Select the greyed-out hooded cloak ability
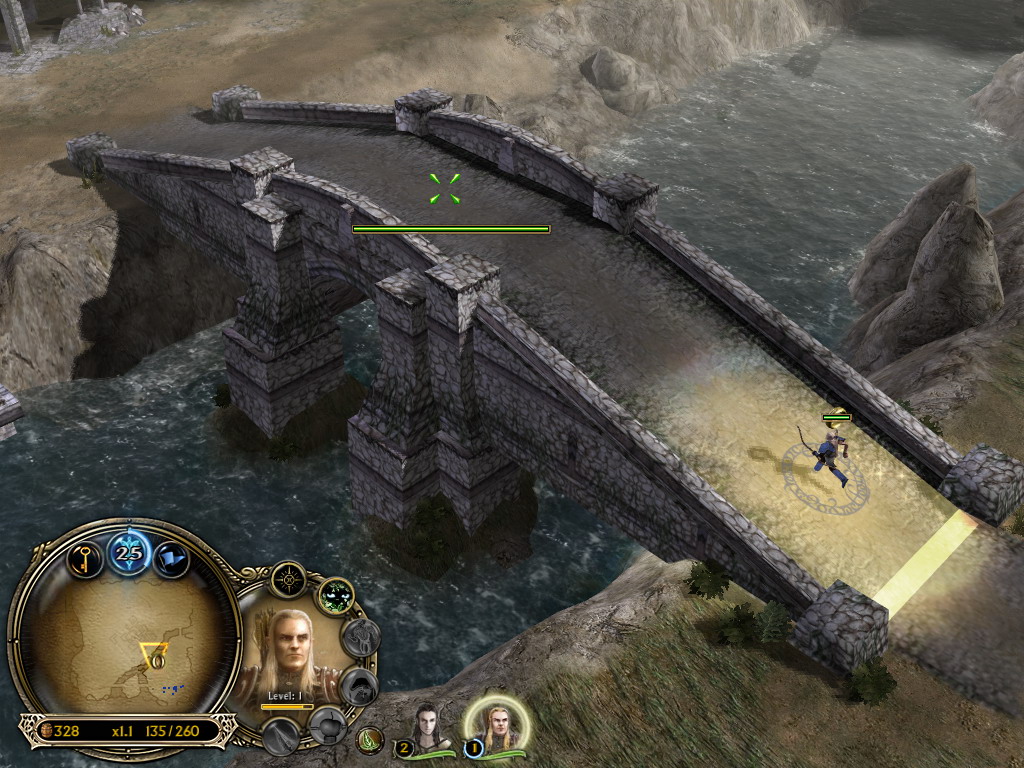The image size is (1024, 768). (360, 686)
